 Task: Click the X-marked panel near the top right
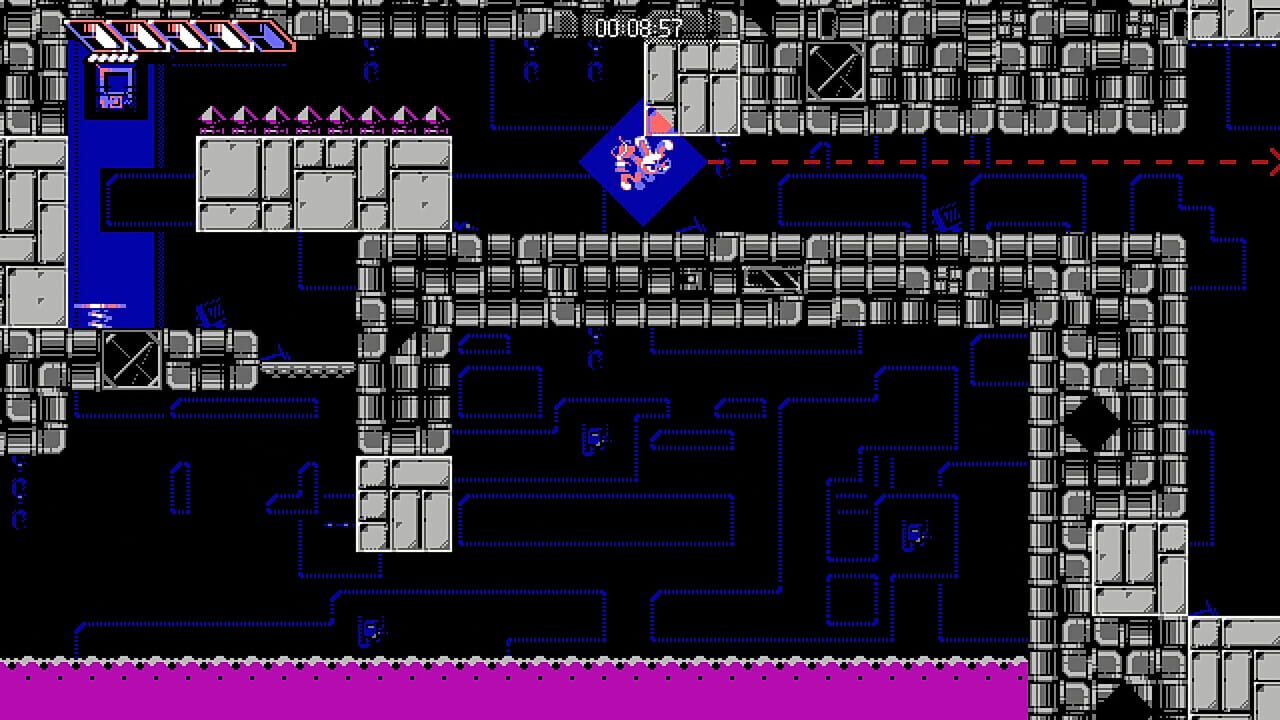coord(835,73)
